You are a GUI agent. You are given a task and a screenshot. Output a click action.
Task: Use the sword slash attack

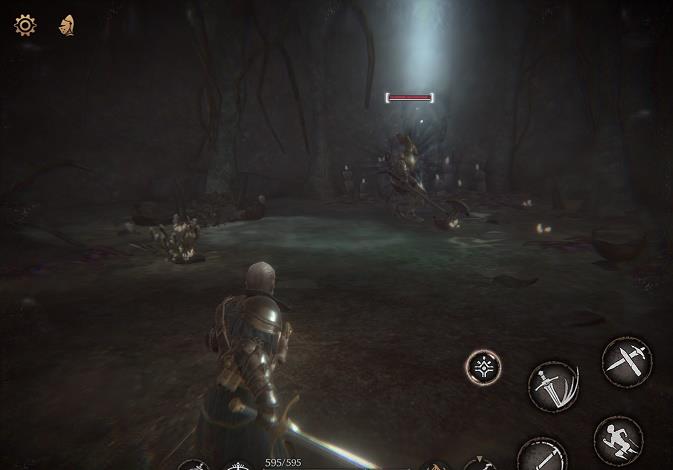pyautogui.click(x=553, y=386)
